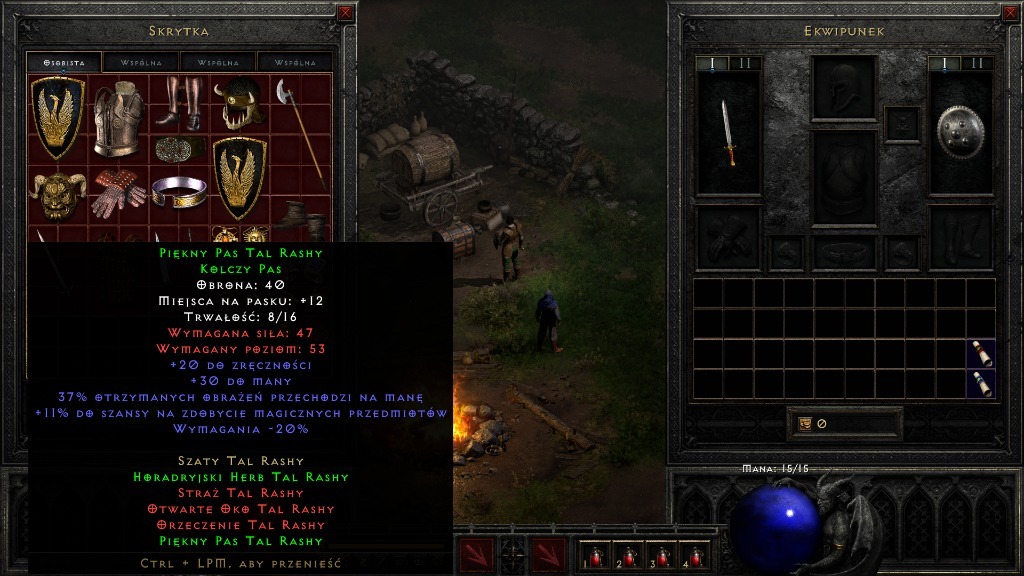Image resolution: width=1024 pixels, height=576 pixels.
Task: Click the equipped round buckler shield
Action: pos(960,132)
